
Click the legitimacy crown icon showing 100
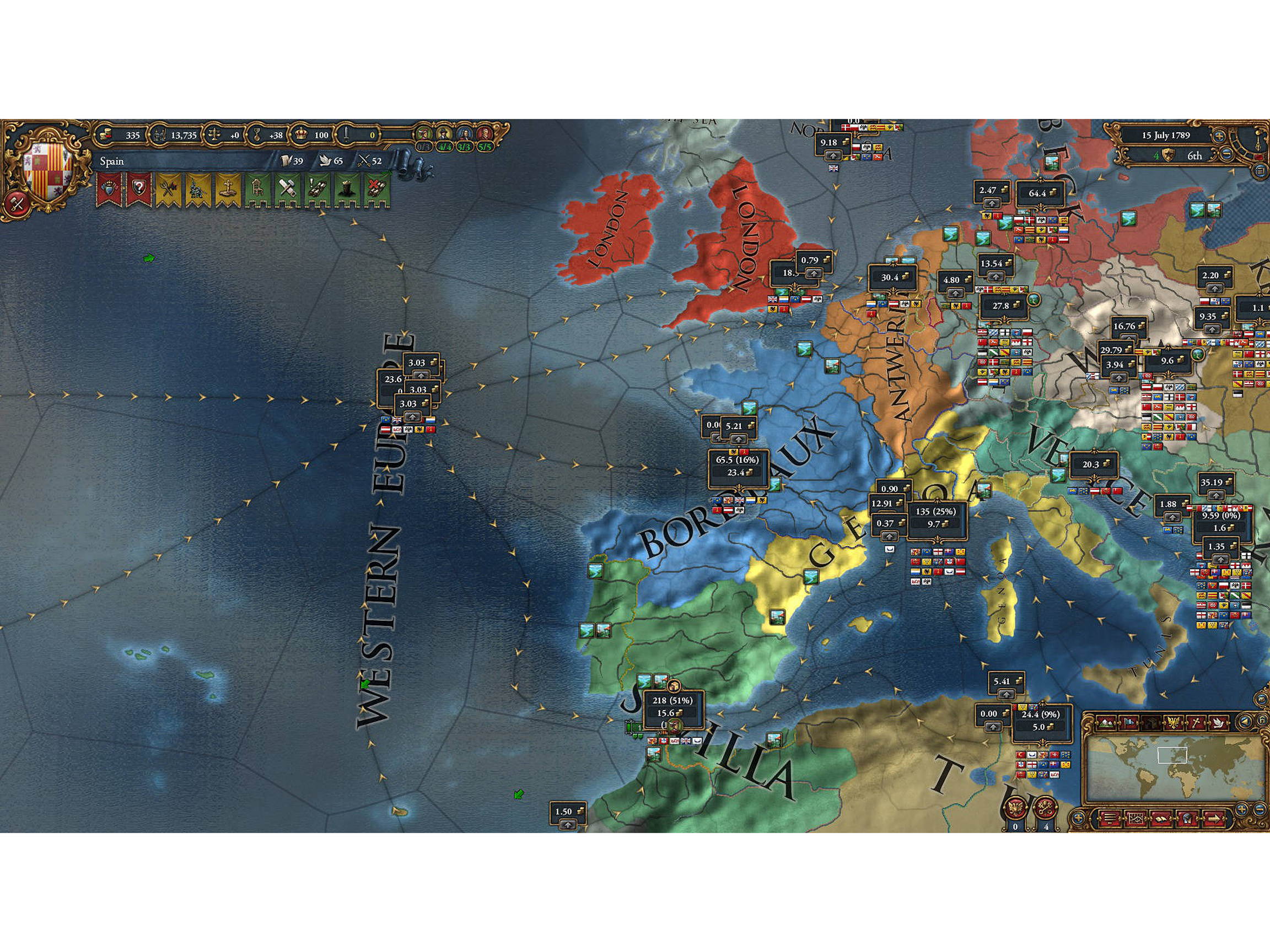point(302,136)
